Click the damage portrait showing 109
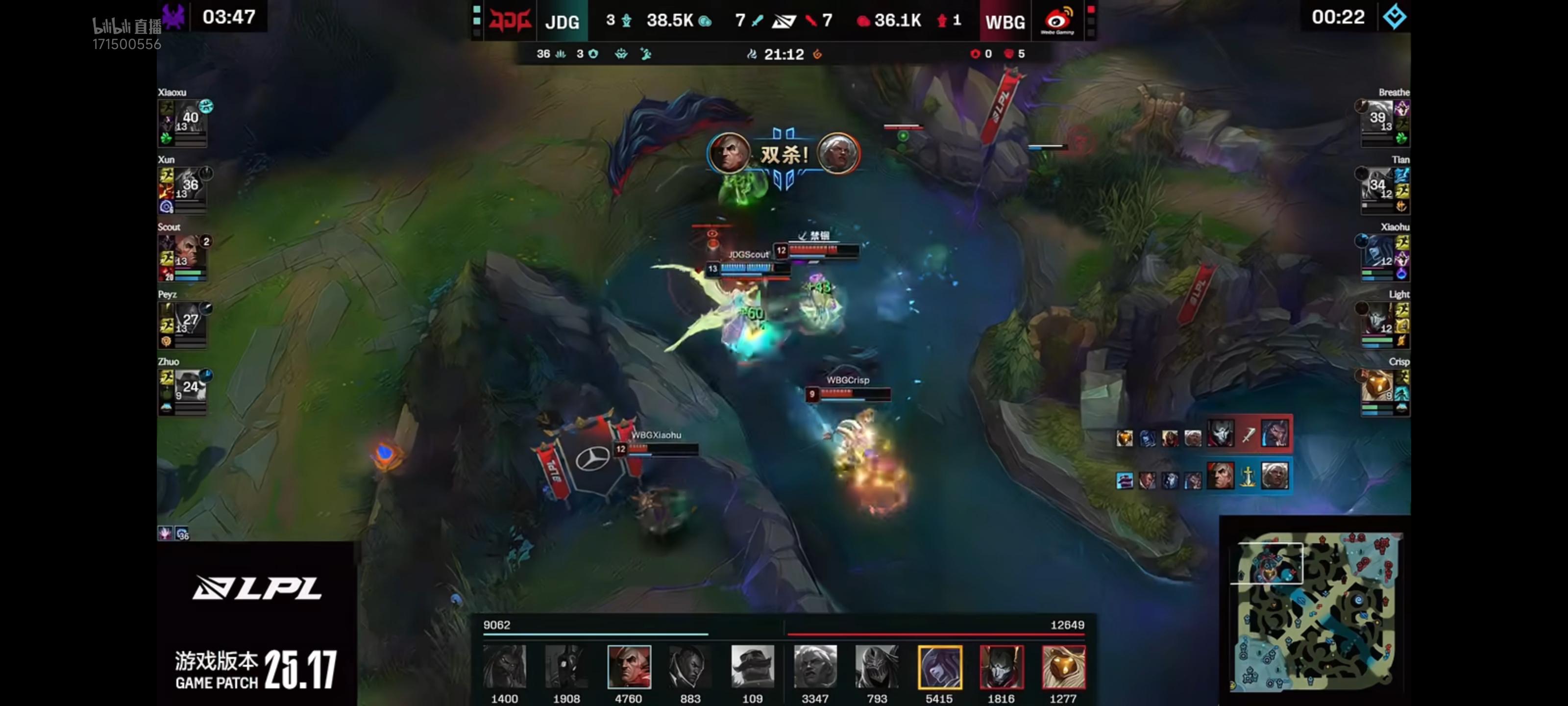 752,666
